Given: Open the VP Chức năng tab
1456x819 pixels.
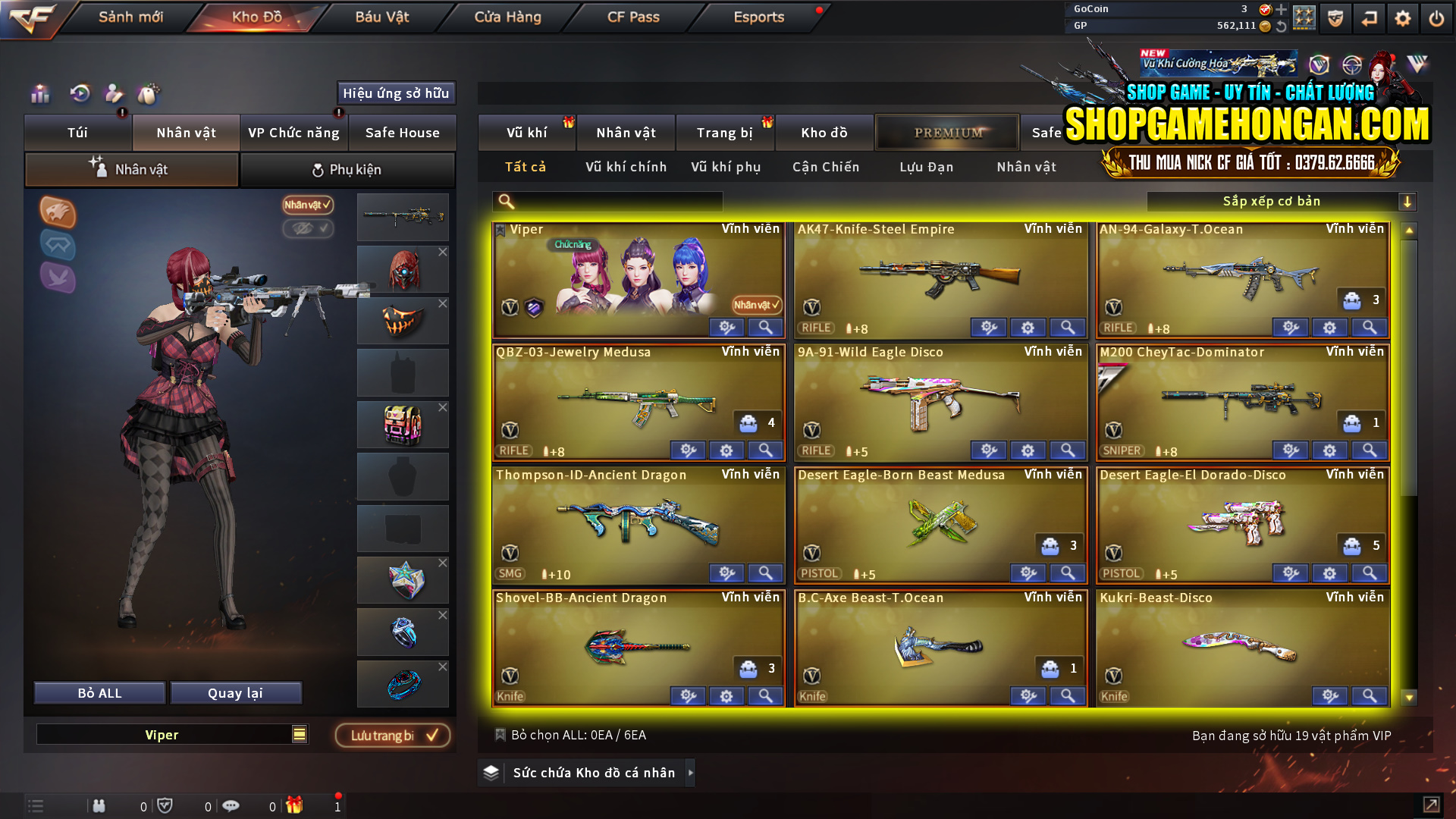Looking at the screenshot, I should (x=294, y=132).
